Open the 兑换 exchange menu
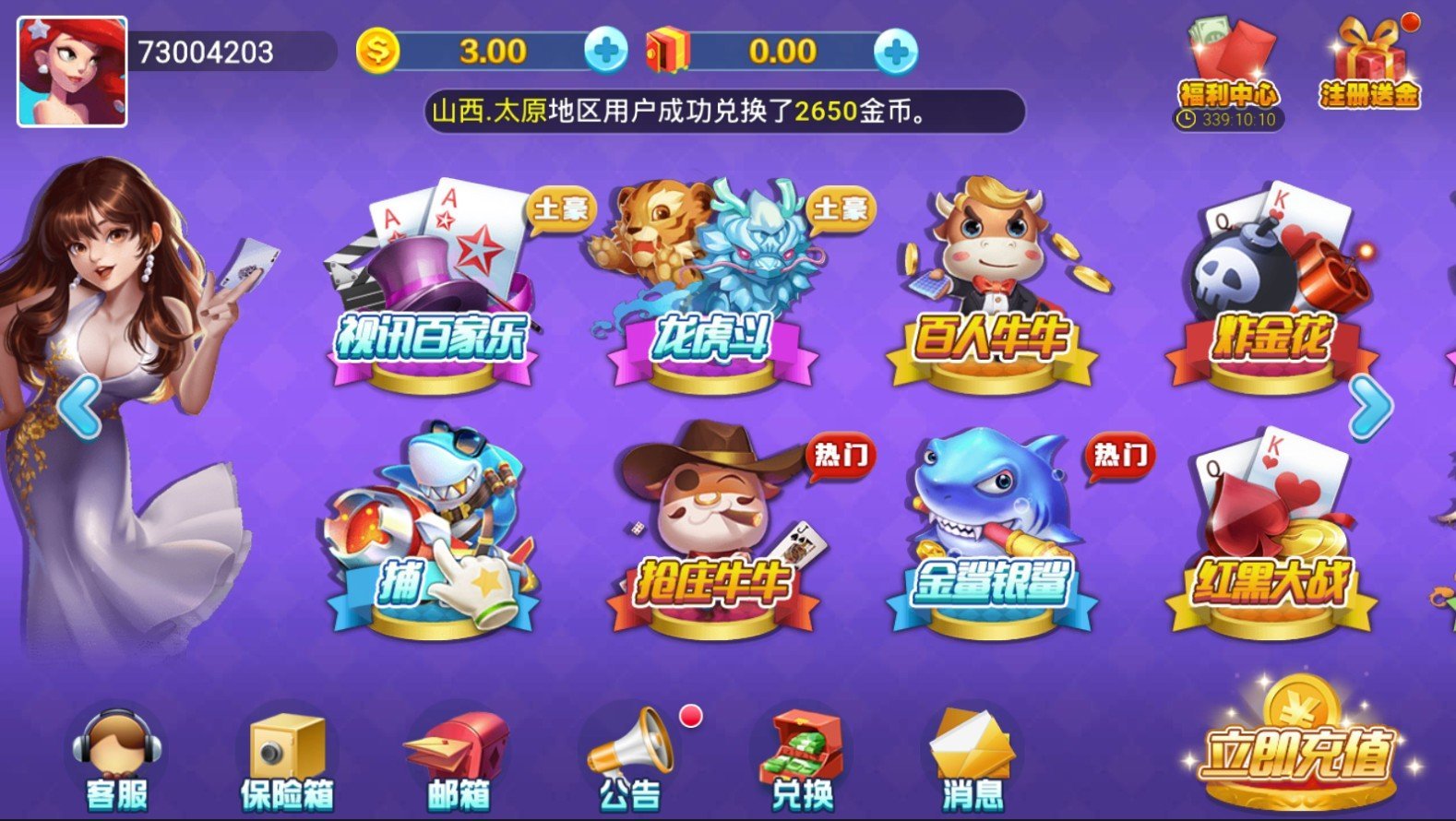This screenshot has height=821, width=1456. coord(802,758)
